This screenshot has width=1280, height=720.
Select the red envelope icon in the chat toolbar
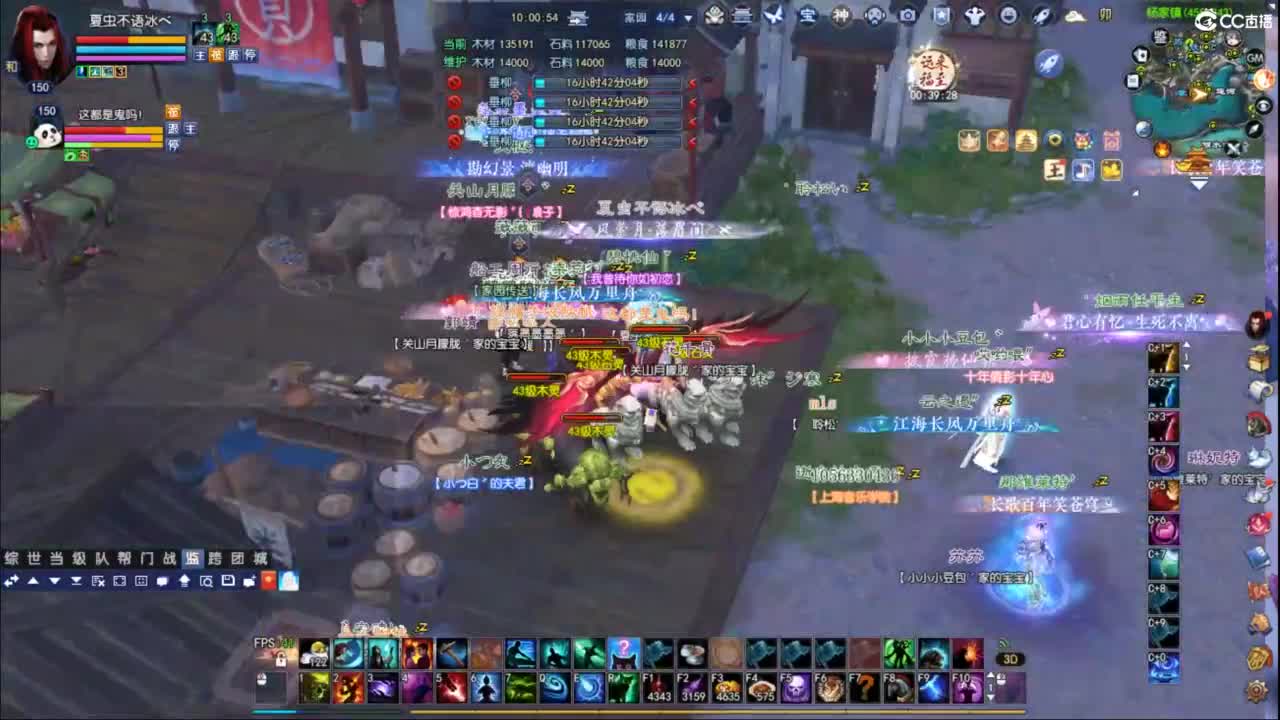268,581
